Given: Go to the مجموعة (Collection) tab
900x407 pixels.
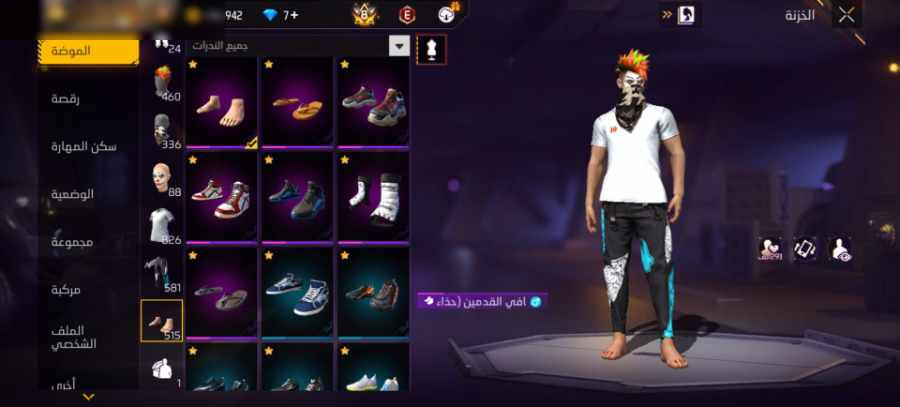Looking at the screenshot, I should pos(72,242).
